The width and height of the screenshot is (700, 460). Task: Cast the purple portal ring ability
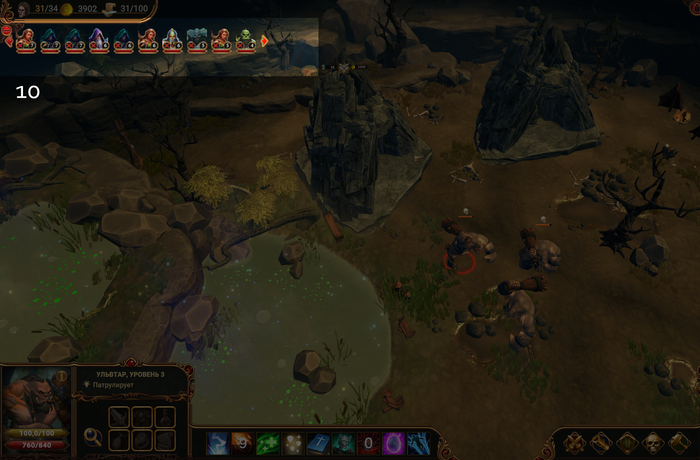(x=394, y=442)
